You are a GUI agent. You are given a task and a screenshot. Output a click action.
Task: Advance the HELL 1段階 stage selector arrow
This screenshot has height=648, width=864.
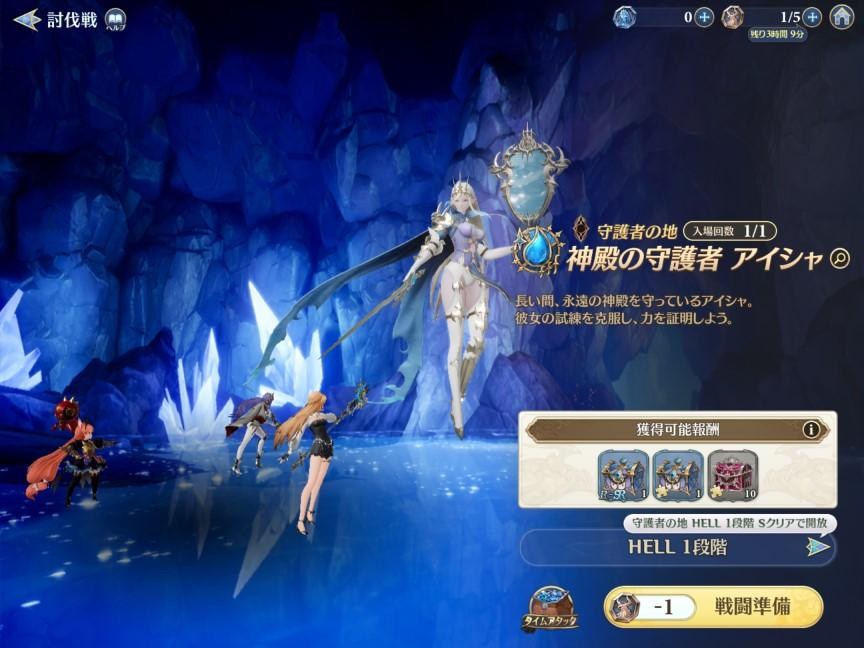[x=818, y=547]
